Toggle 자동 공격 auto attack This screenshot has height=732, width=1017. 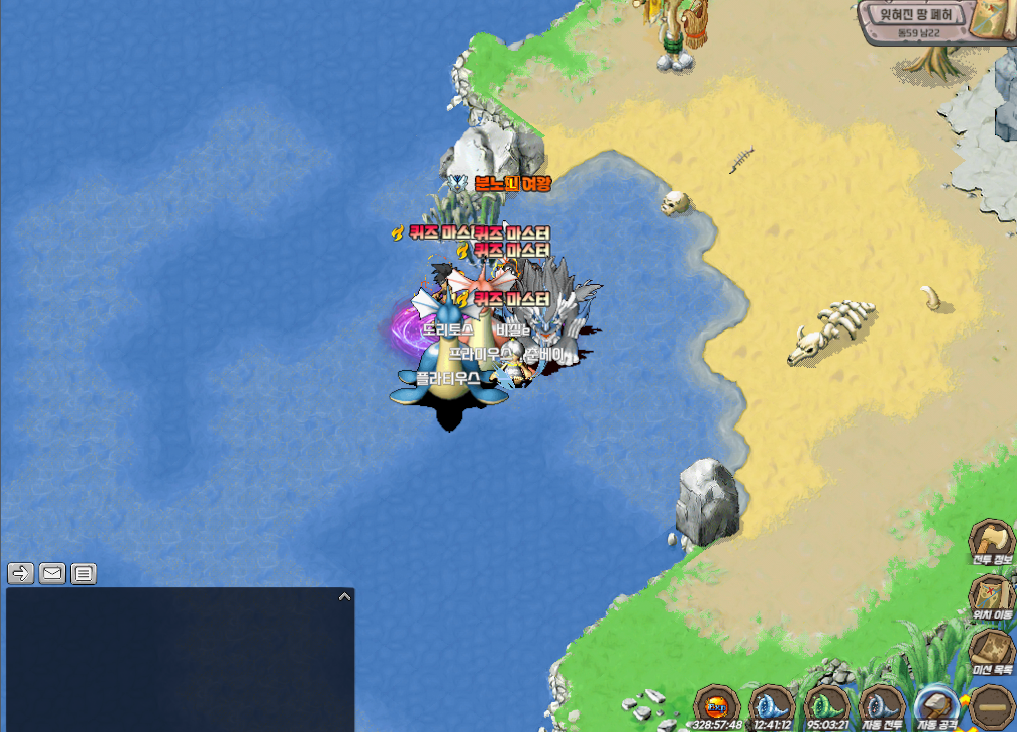(937, 705)
